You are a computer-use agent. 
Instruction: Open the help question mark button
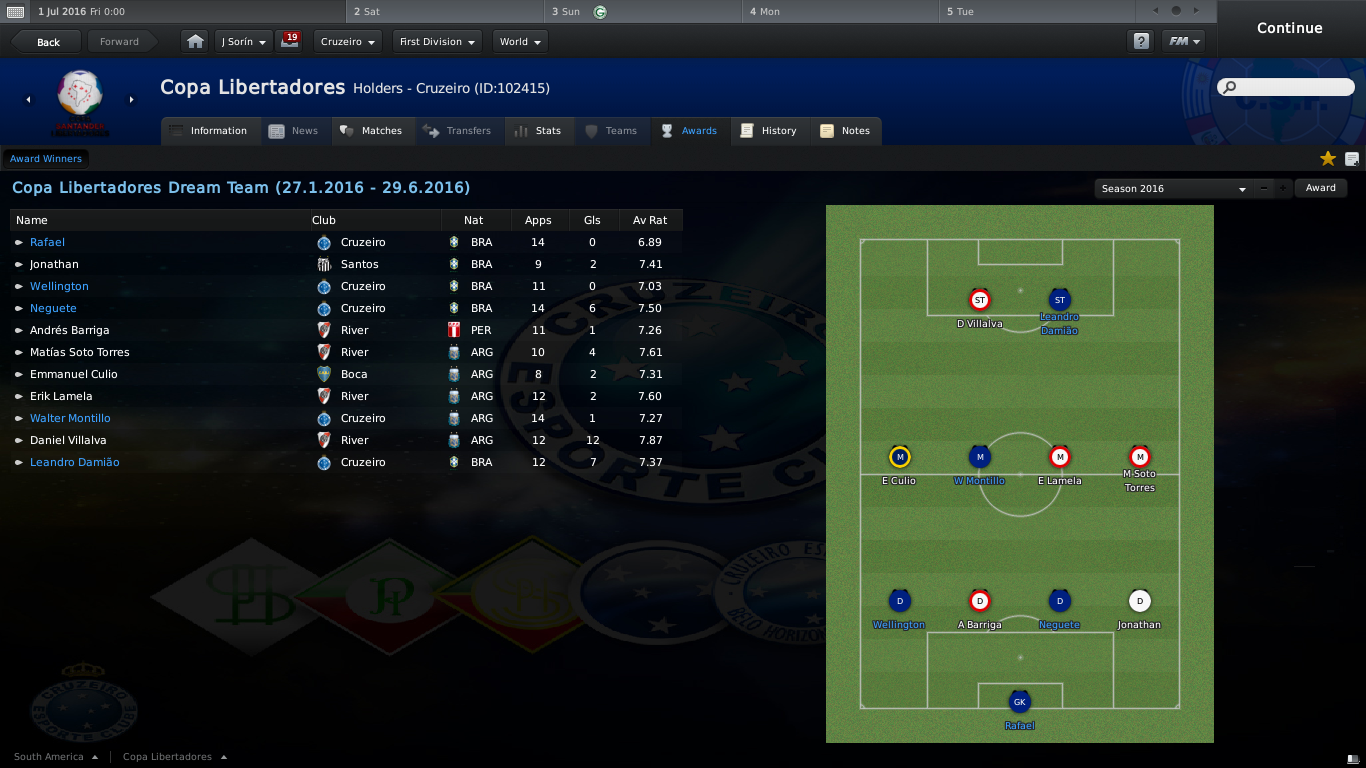pyautogui.click(x=1140, y=42)
